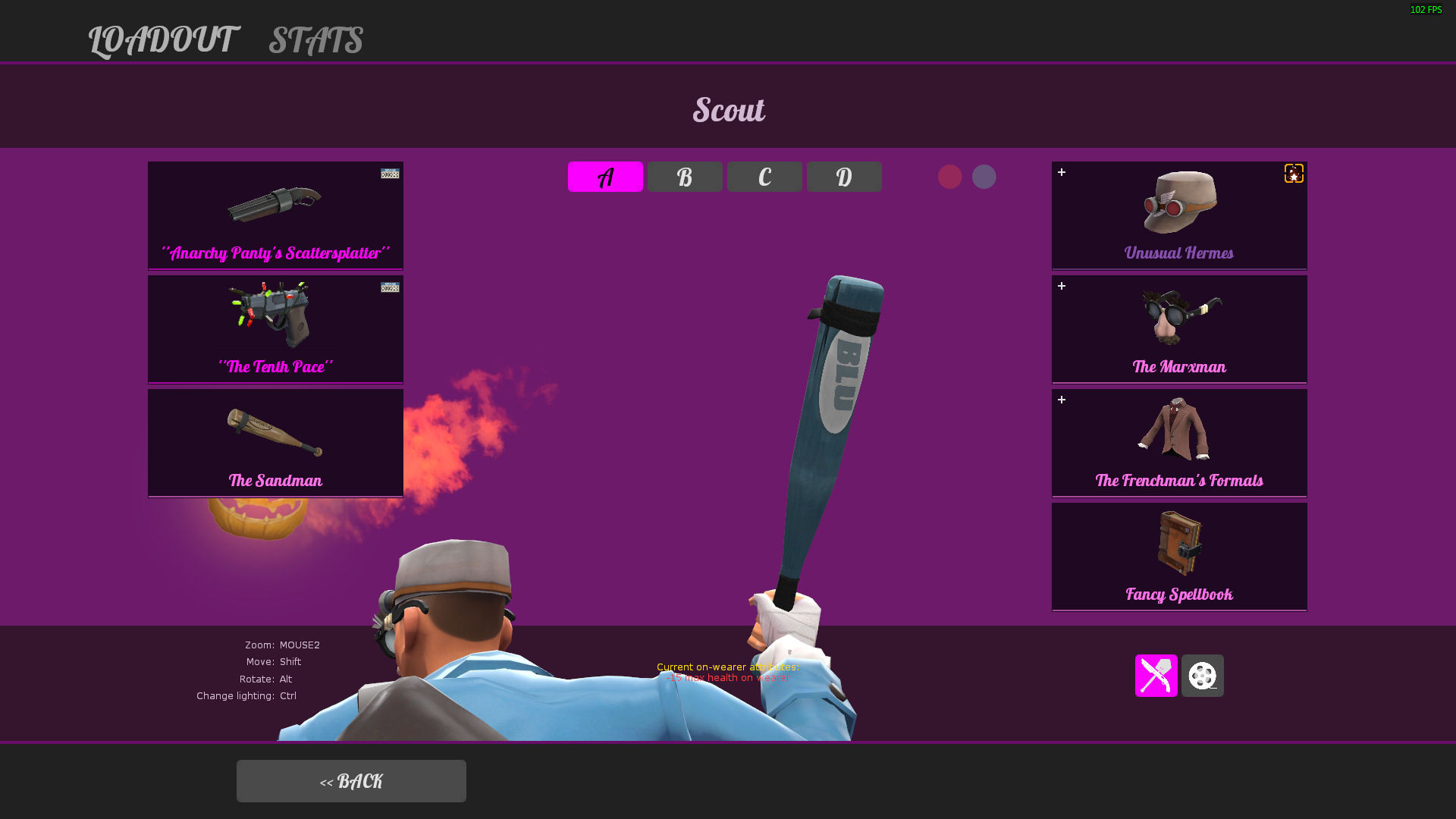Click the plus icon on the Unusual Hermes slot
This screenshot has width=1456, height=819.
point(1062,173)
